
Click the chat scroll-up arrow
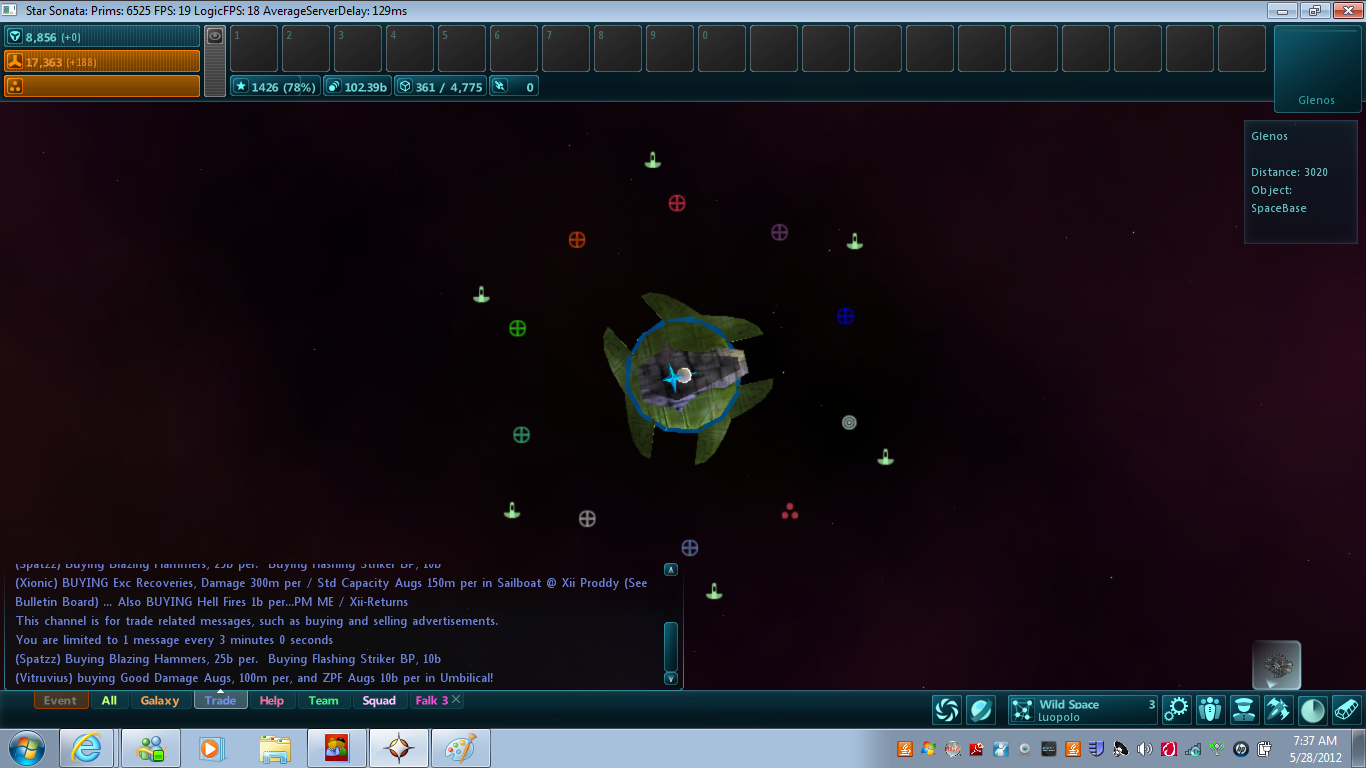pyautogui.click(x=671, y=570)
